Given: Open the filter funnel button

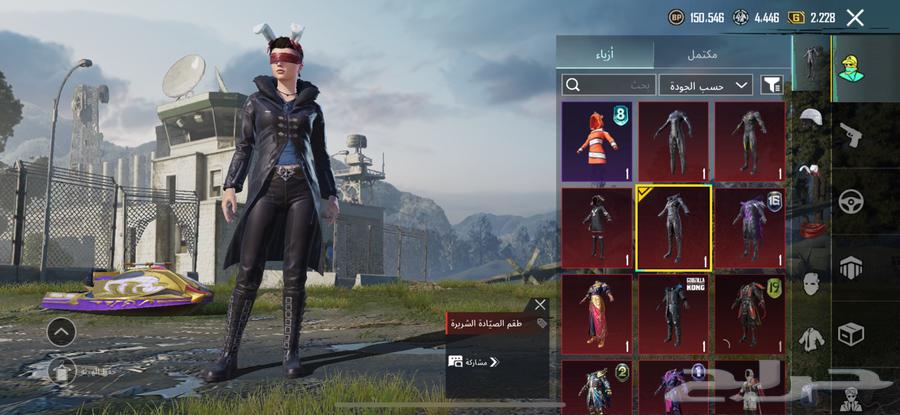Looking at the screenshot, I should [x=771, y=85].
